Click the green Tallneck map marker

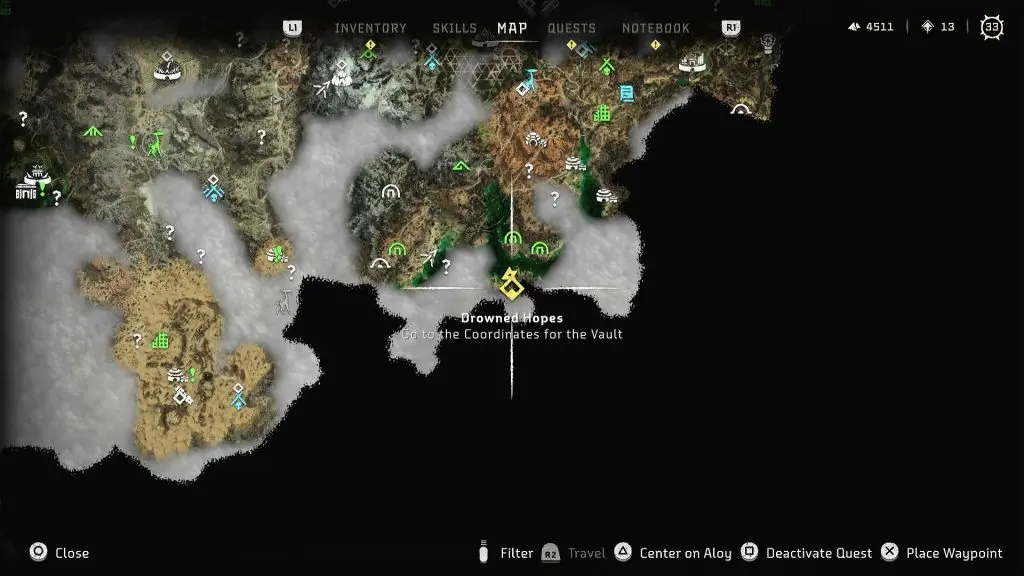tap(155, 146)
